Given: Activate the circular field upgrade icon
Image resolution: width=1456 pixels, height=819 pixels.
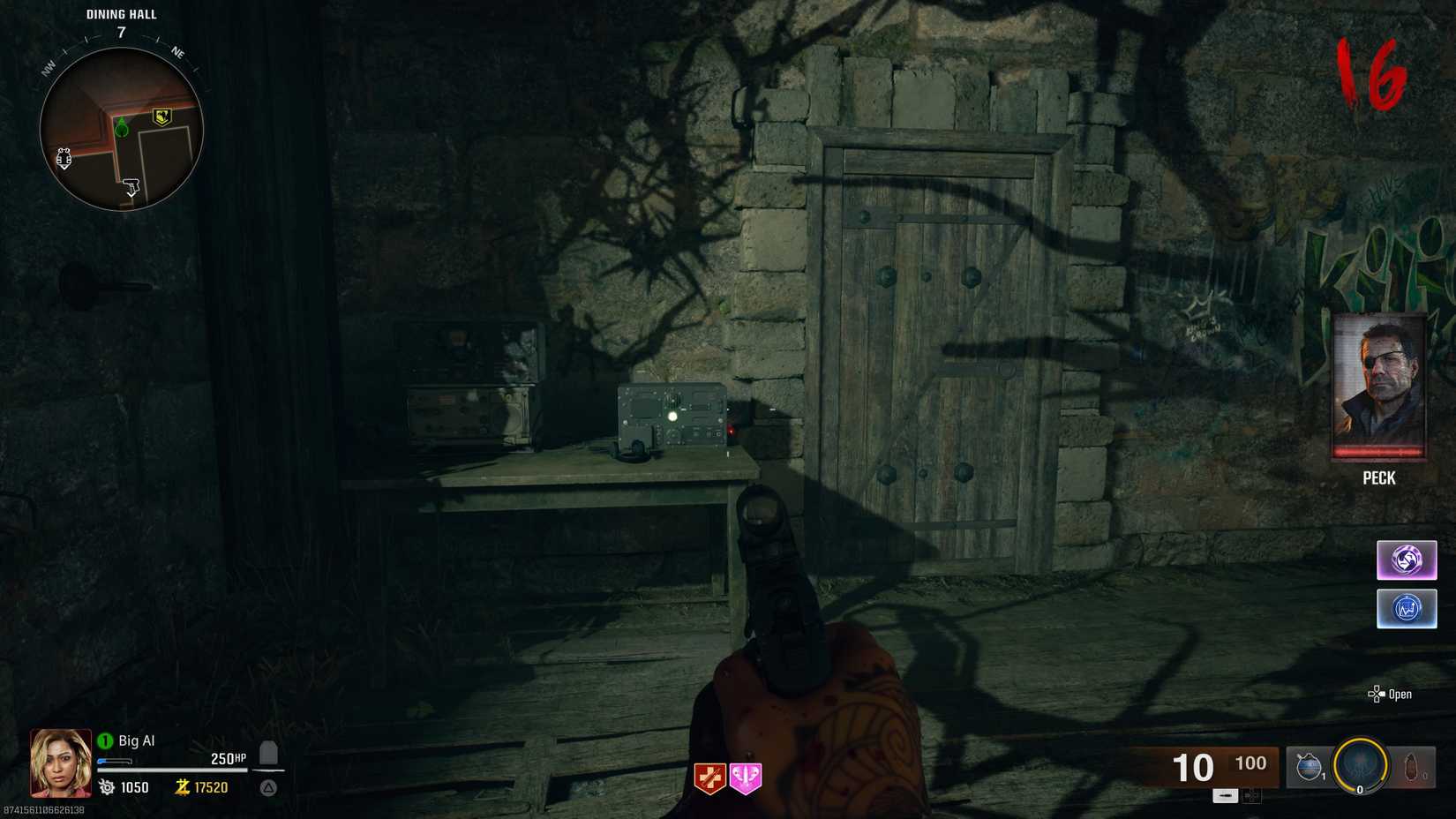Looking at the screenshot, I should pos(1360,764).
